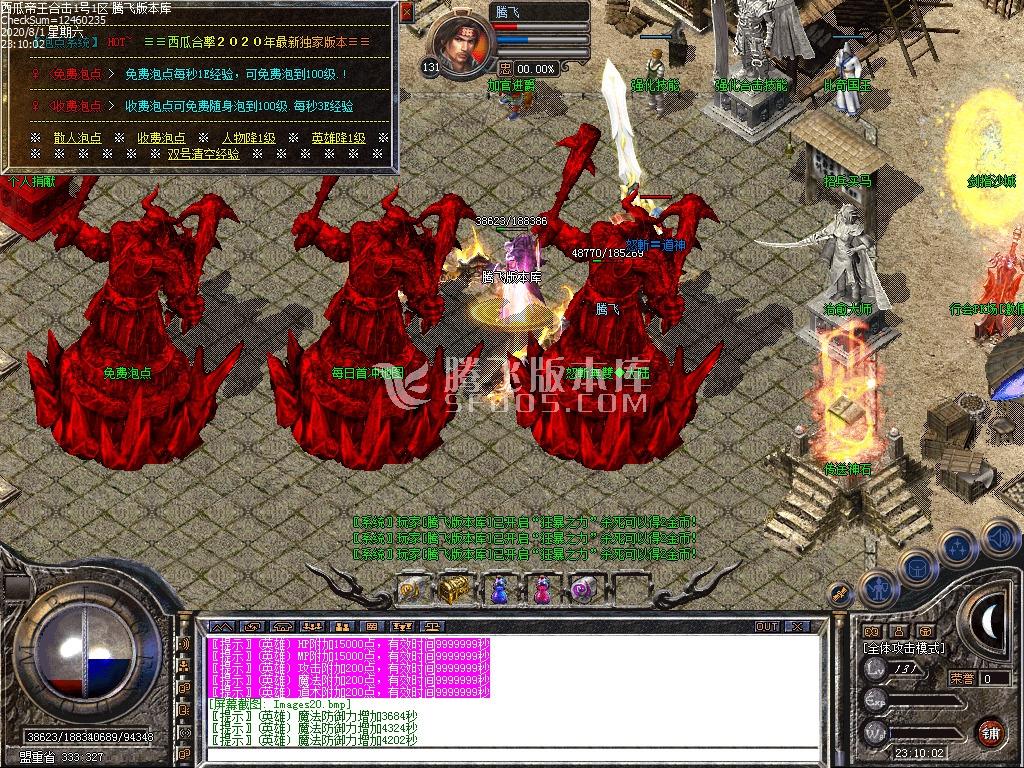
Task: Open the character figure round button
Action: coord(878,588)
